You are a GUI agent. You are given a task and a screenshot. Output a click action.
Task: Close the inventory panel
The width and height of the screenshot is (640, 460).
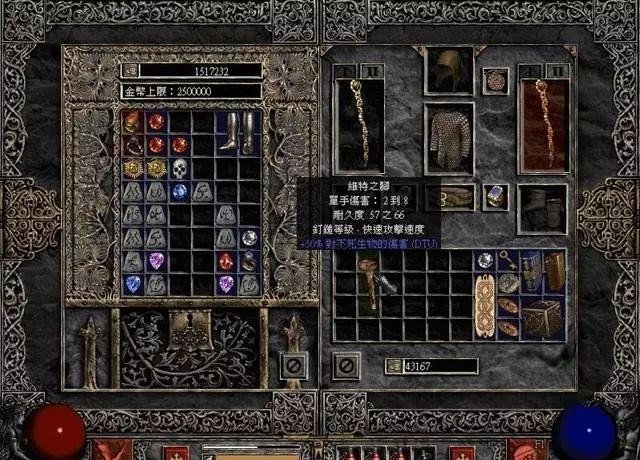point(346,365)
